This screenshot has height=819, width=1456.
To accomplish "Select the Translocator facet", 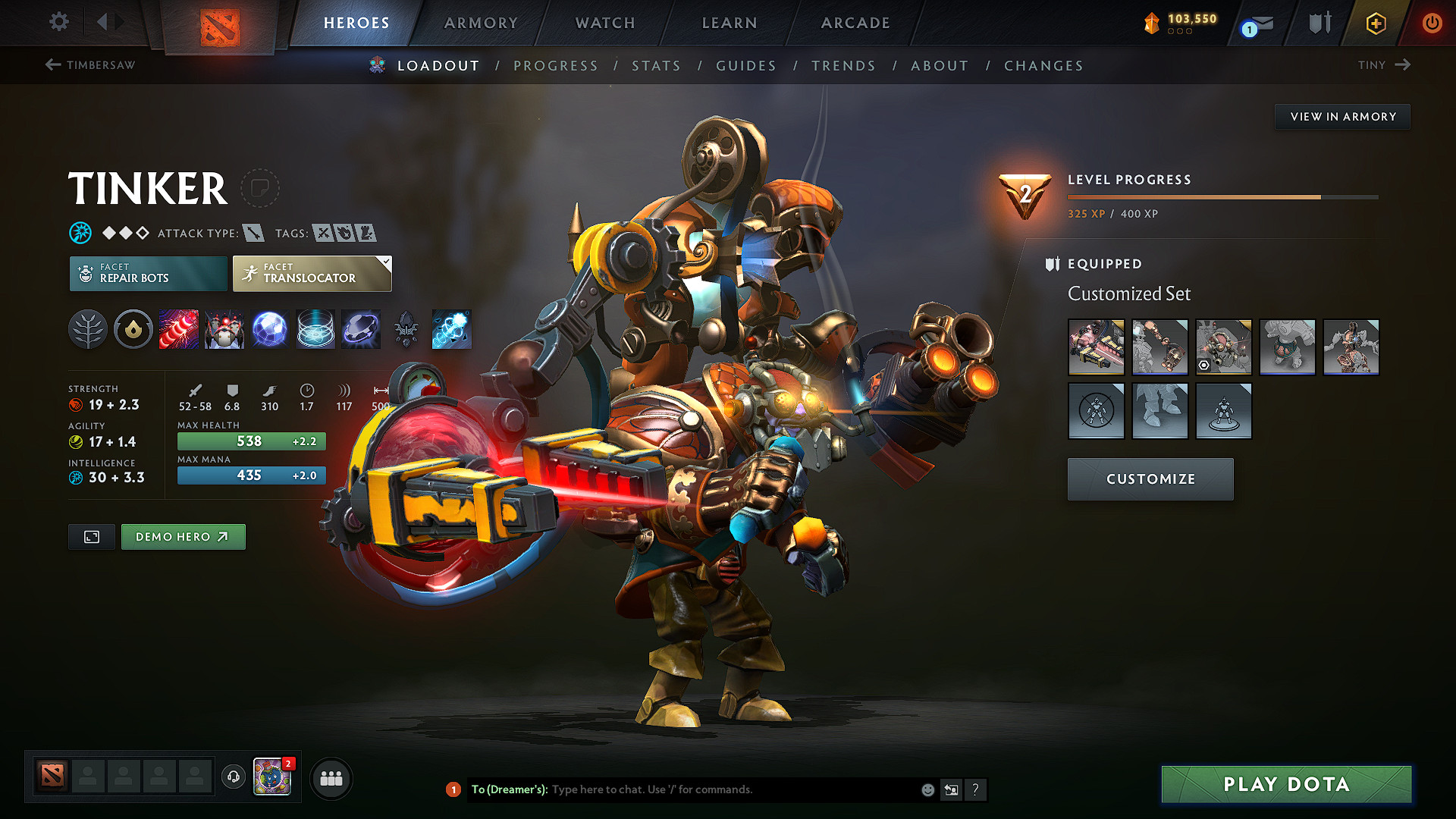I will 311,273.
